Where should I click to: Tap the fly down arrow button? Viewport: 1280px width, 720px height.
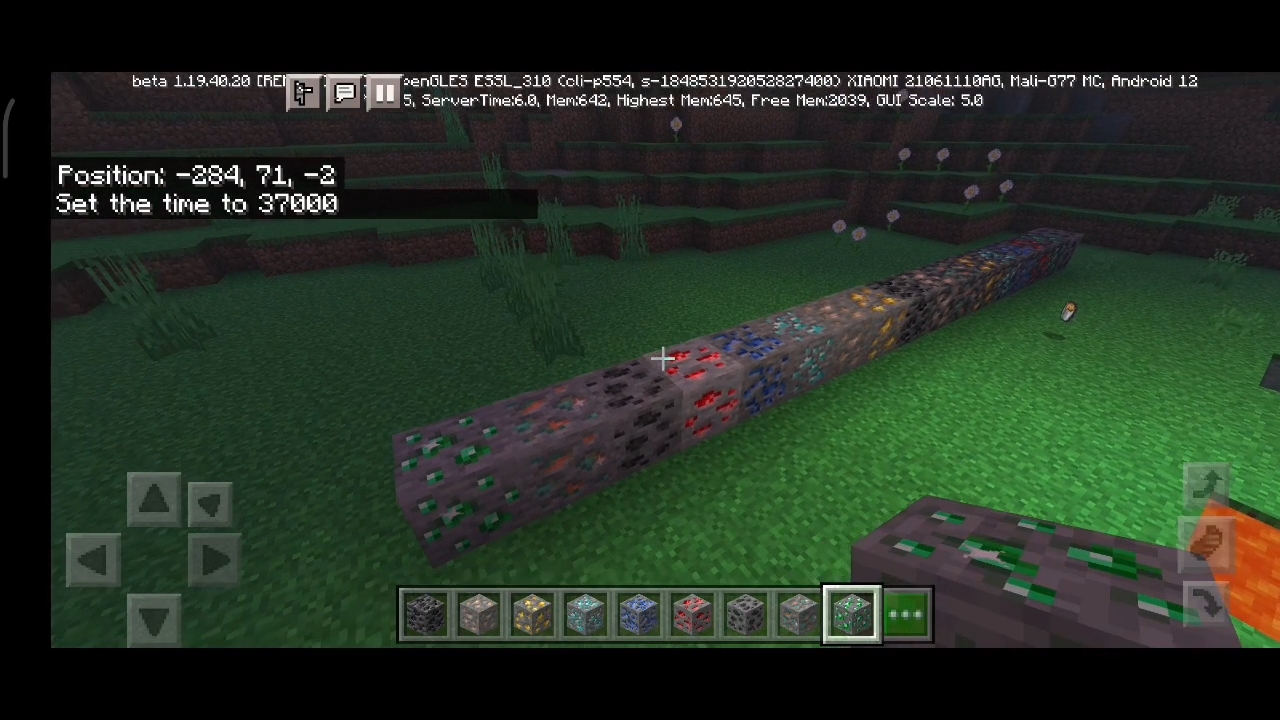pos(1208,602)
